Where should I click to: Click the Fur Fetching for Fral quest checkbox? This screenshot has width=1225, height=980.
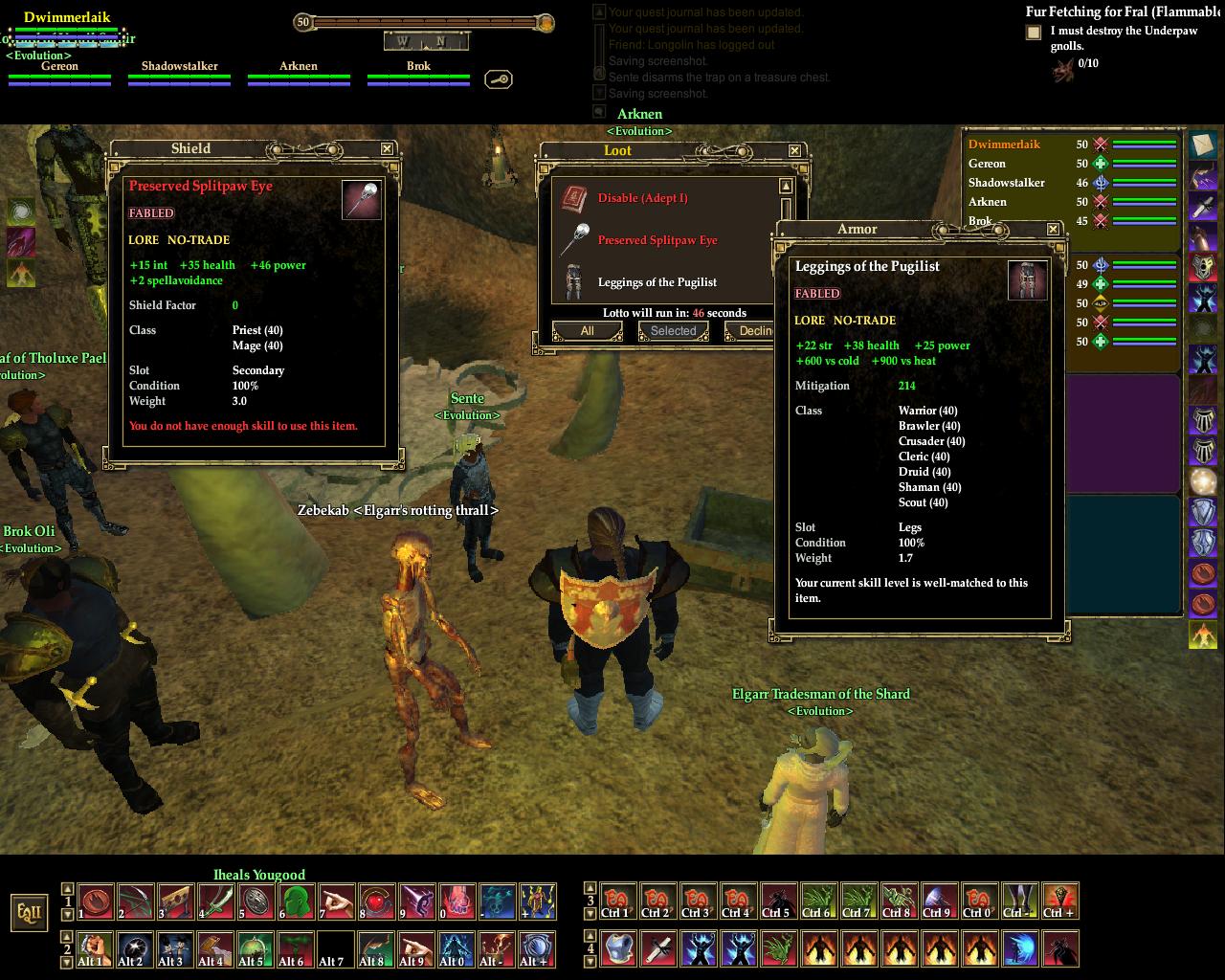[1034, 33]
